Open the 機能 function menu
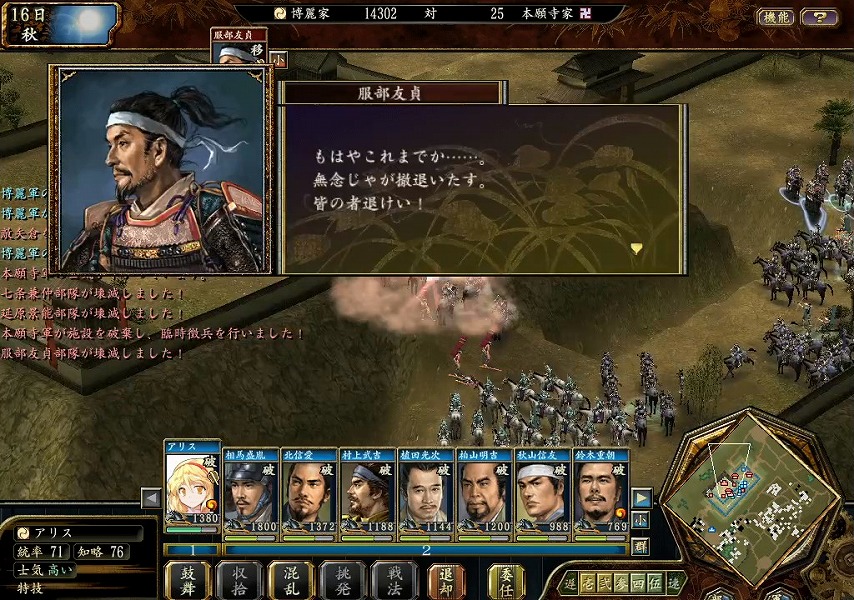The width and height of the screenshot is (854, 600). (776, 17)
